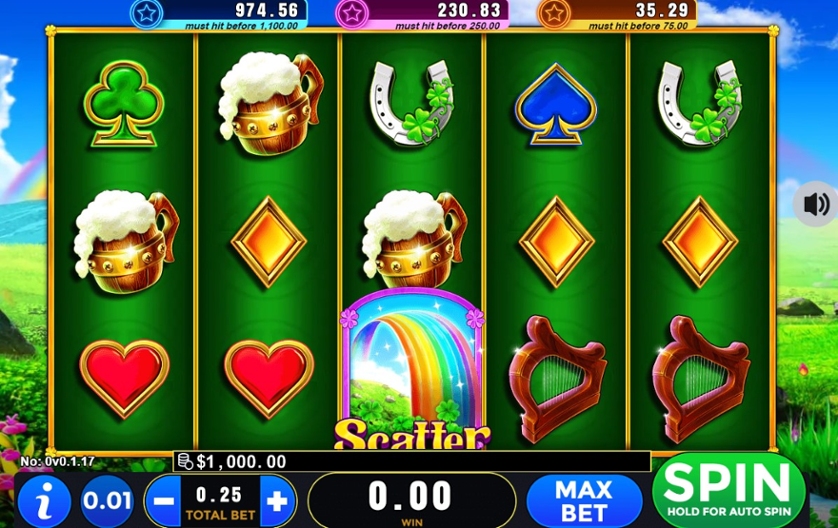
Task: Set the maximum bet with MAX BET
Action: tap(583, 499)
